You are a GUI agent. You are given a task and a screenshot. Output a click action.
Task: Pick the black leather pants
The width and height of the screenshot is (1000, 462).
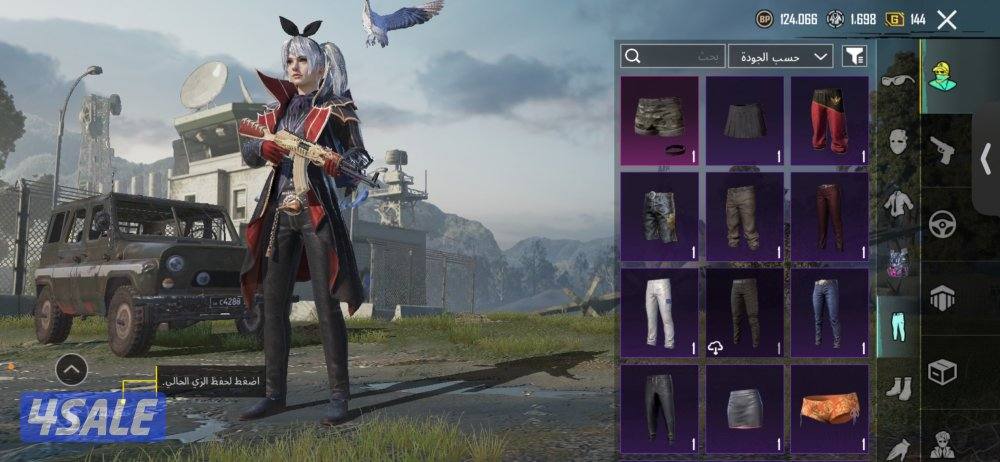pos(659,408)
